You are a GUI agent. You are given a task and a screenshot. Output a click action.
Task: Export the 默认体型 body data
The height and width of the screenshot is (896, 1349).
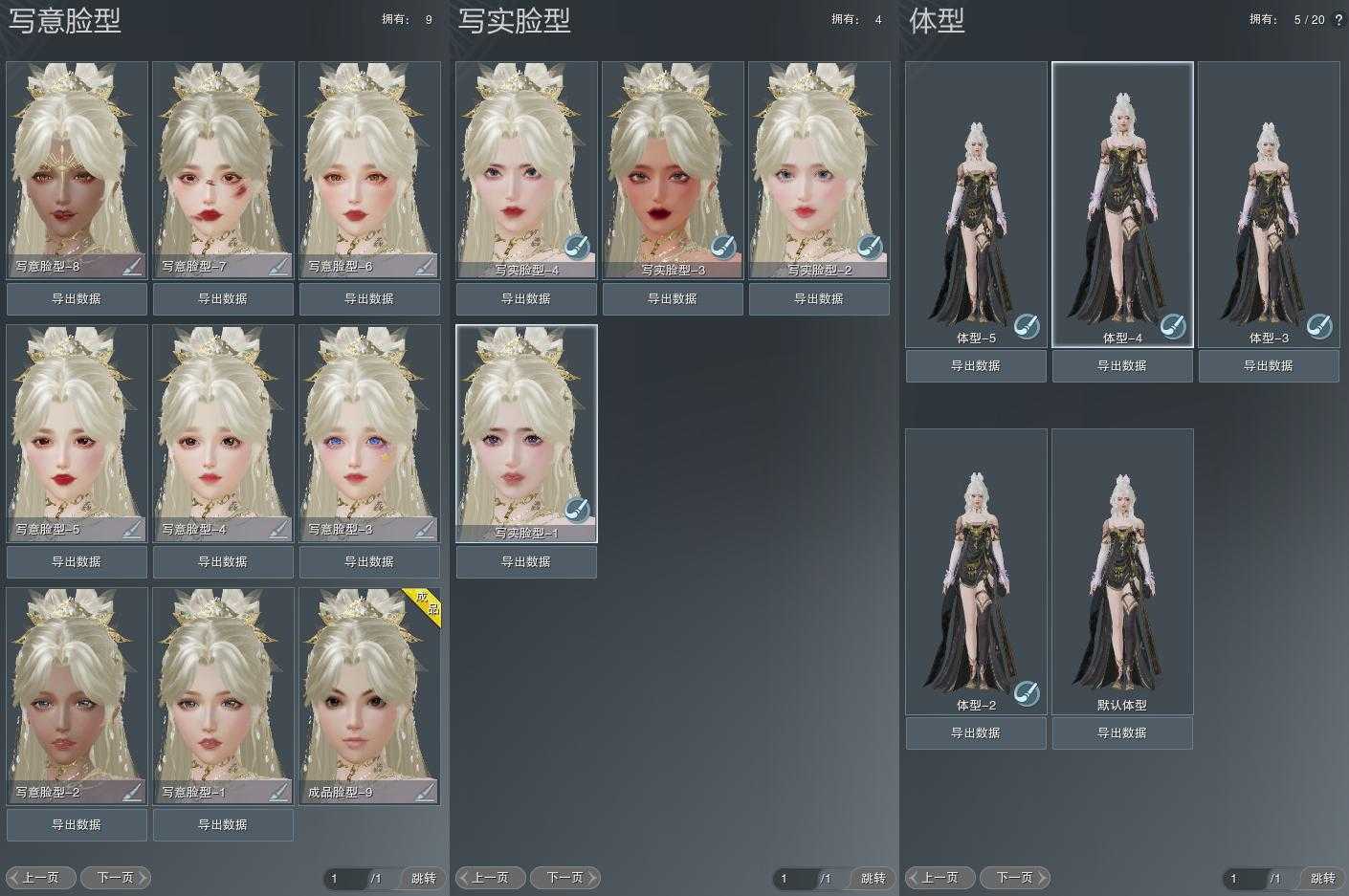point(1122,732)
